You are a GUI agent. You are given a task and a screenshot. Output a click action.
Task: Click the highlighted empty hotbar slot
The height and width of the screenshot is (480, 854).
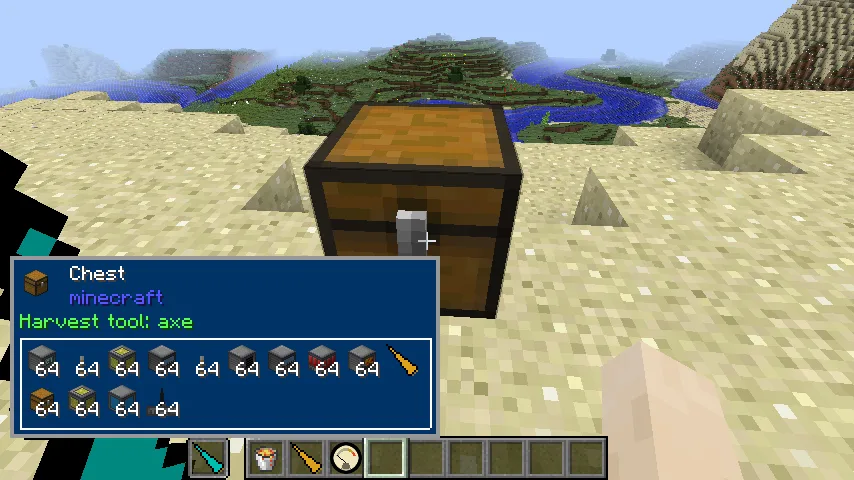pos(386,459)
